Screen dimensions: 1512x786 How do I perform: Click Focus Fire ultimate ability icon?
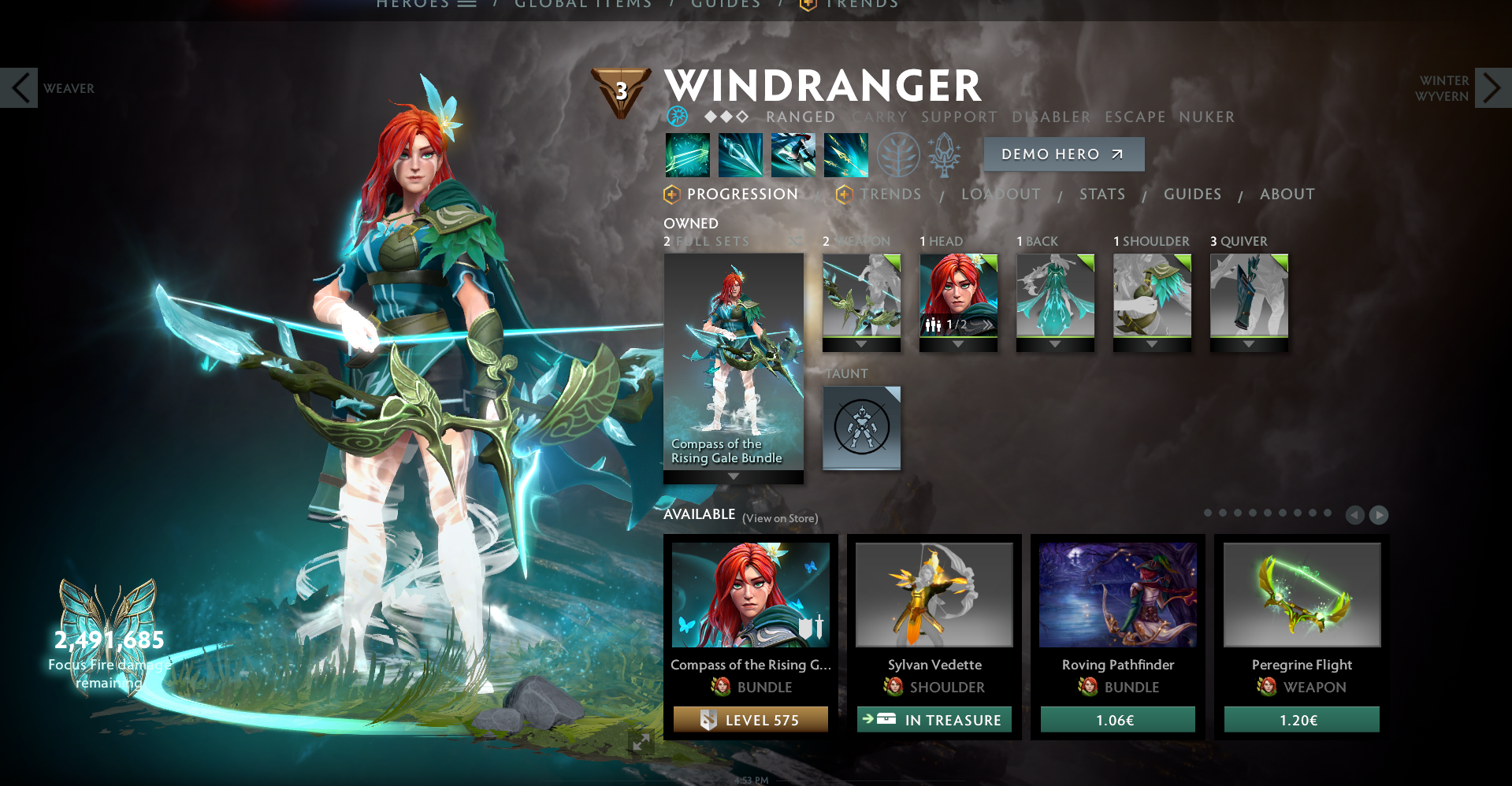[845, 154]
